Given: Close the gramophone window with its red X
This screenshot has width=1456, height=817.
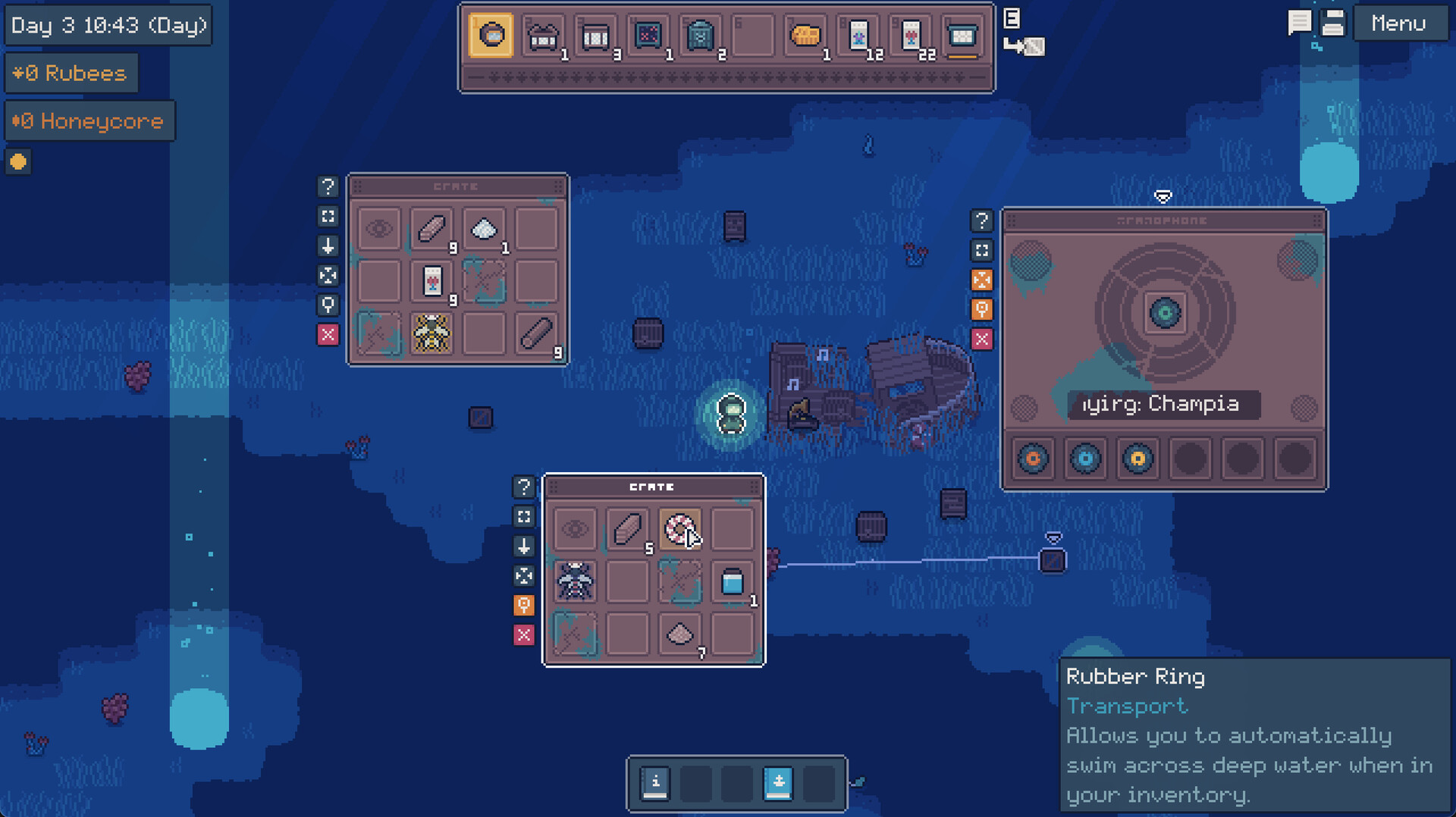Looking at the screenshot, I should point(983,339).
